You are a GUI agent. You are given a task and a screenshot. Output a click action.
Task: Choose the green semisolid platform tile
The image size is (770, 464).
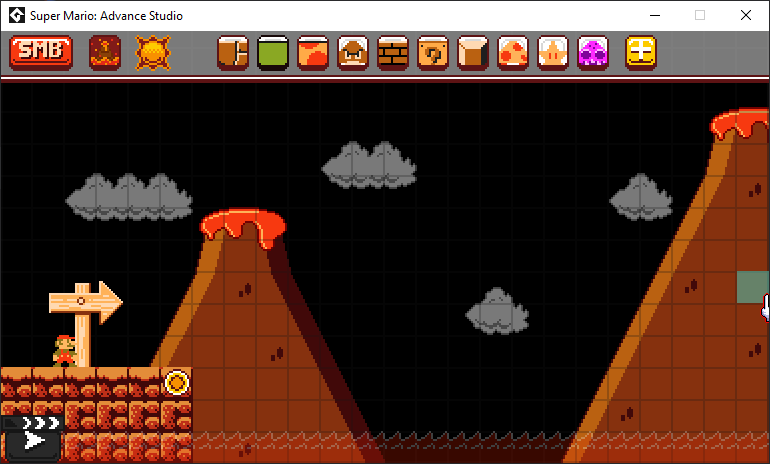pyautogui.click(x=273, y=52)
